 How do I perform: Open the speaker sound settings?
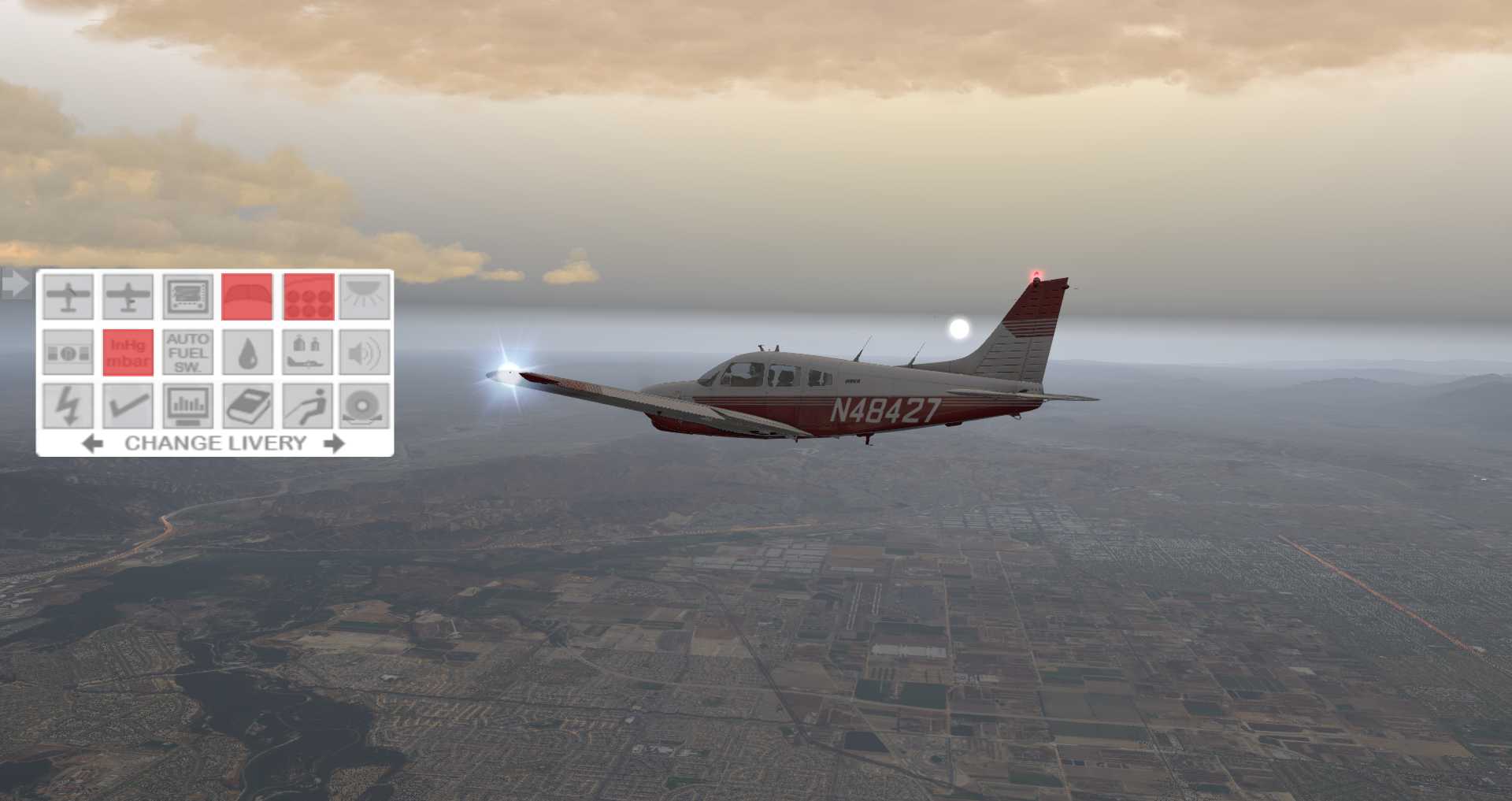coord(365,352)
